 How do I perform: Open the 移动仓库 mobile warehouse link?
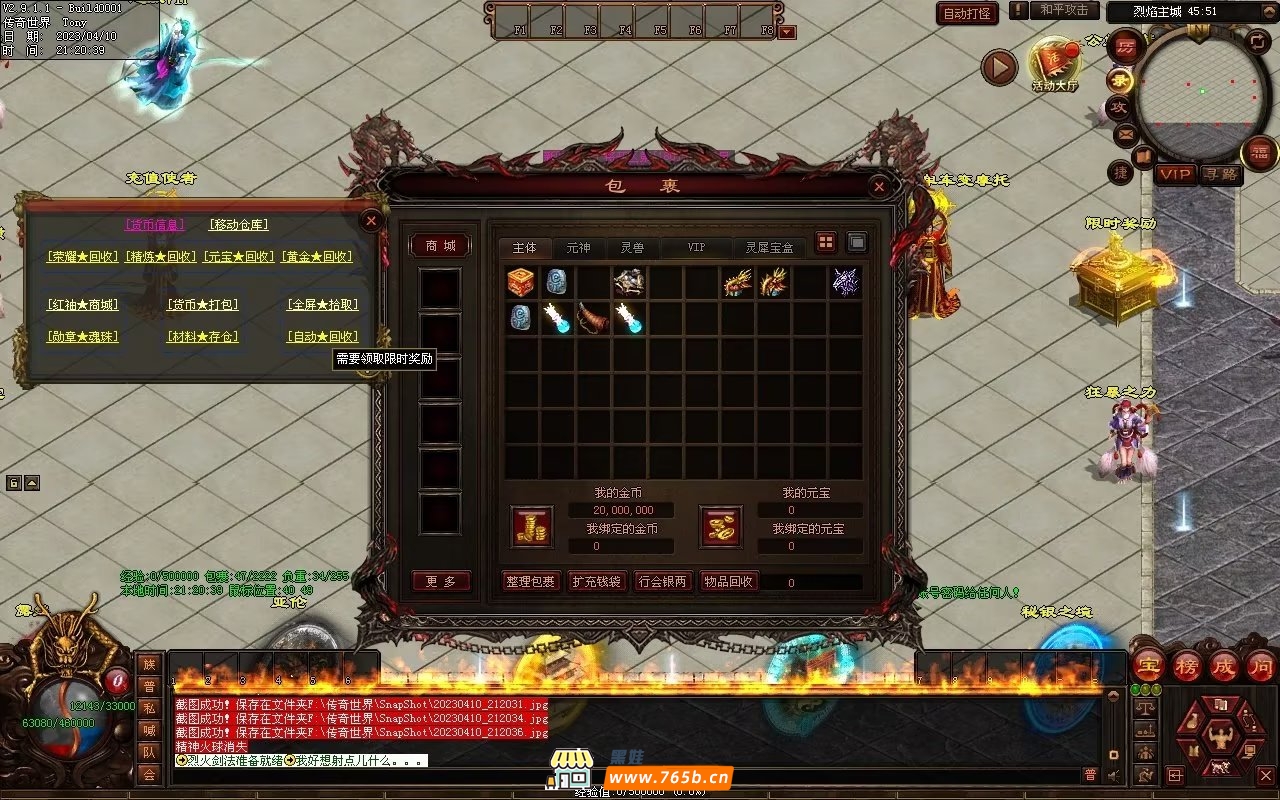[x=238, y=225]
